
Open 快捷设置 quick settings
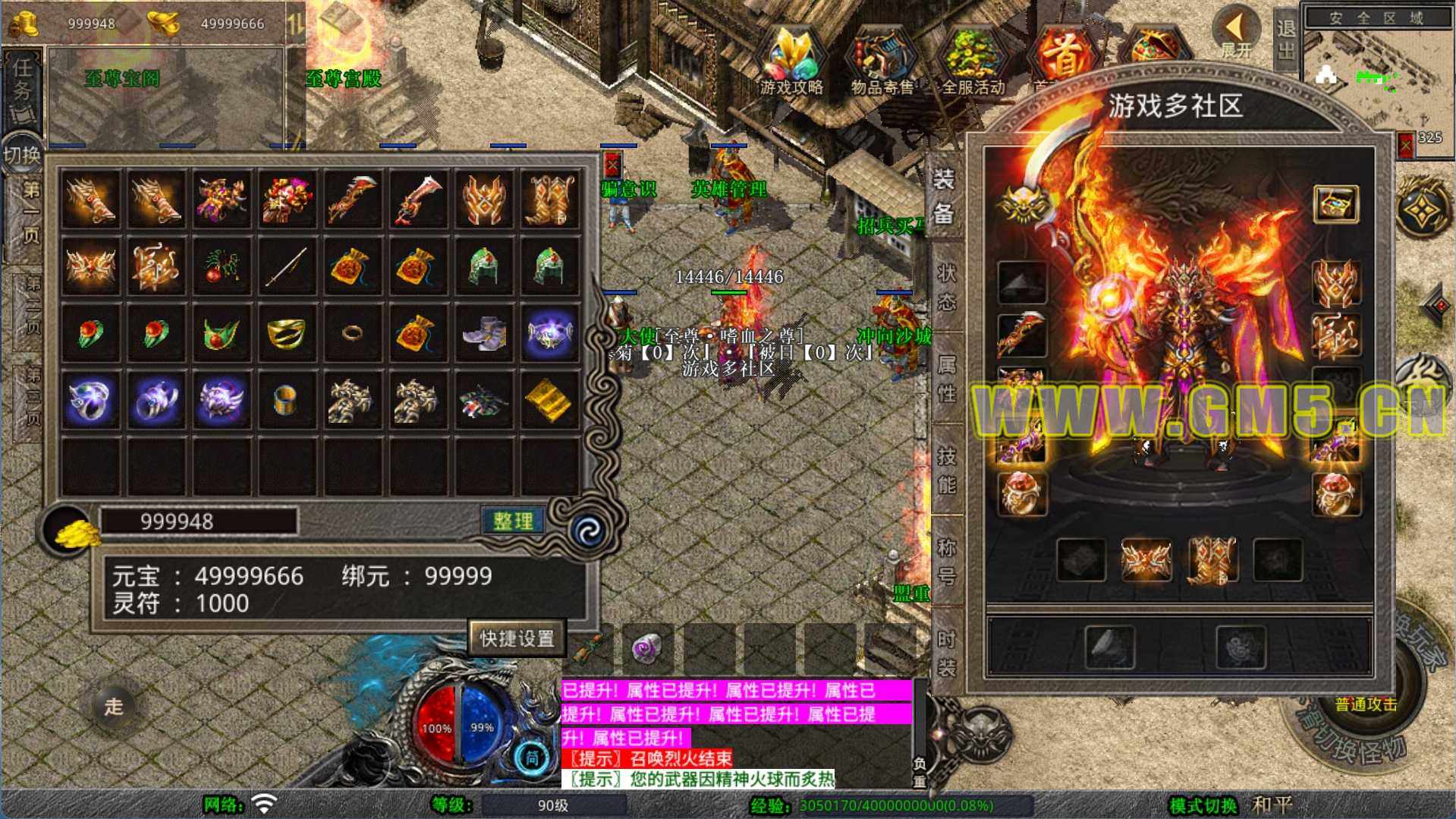tap(517, 638)
